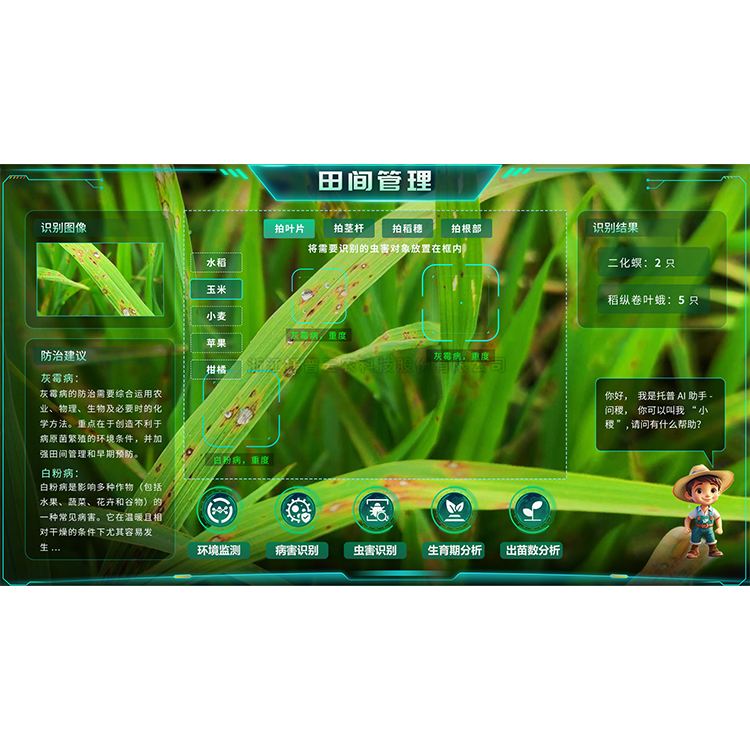Pick the 小麦 crop option
The image size is (750, 750).
(x=216, y=316)
